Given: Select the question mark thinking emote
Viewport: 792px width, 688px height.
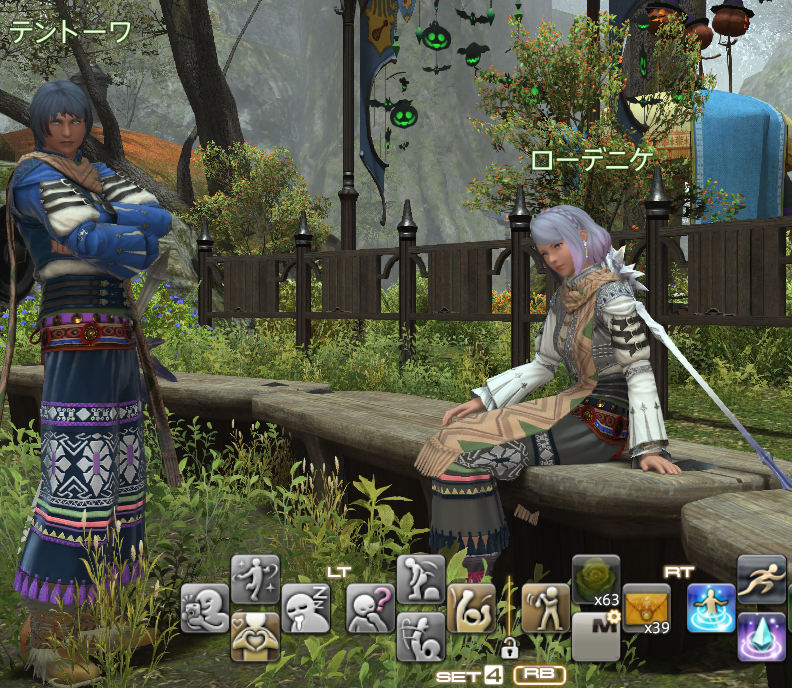Looking at the screenshot, I should coord(370,608).
